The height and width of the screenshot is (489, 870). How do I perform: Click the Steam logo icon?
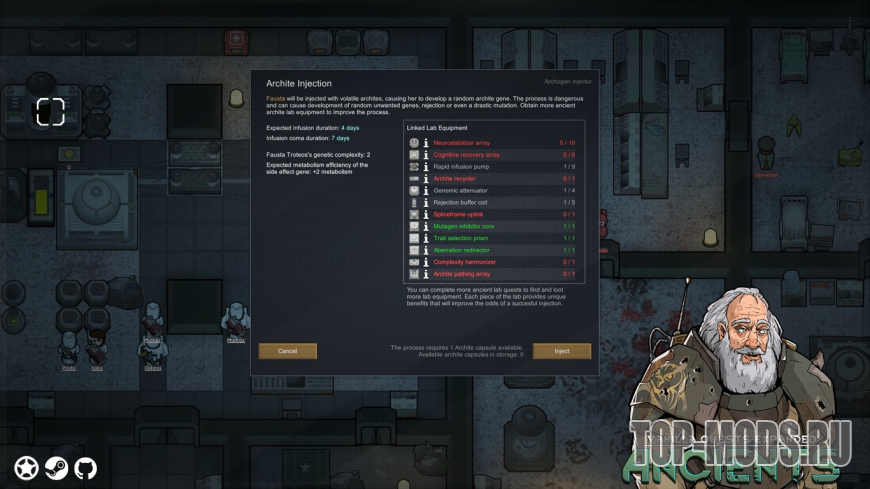click(x=56, y=468)
